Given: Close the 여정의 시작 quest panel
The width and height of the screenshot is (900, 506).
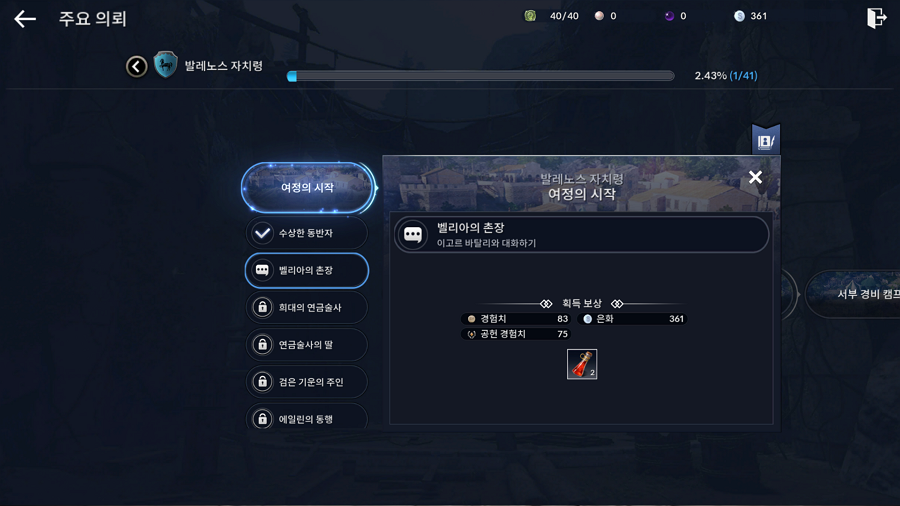Looking at the screenshot, I should point(755,177).
